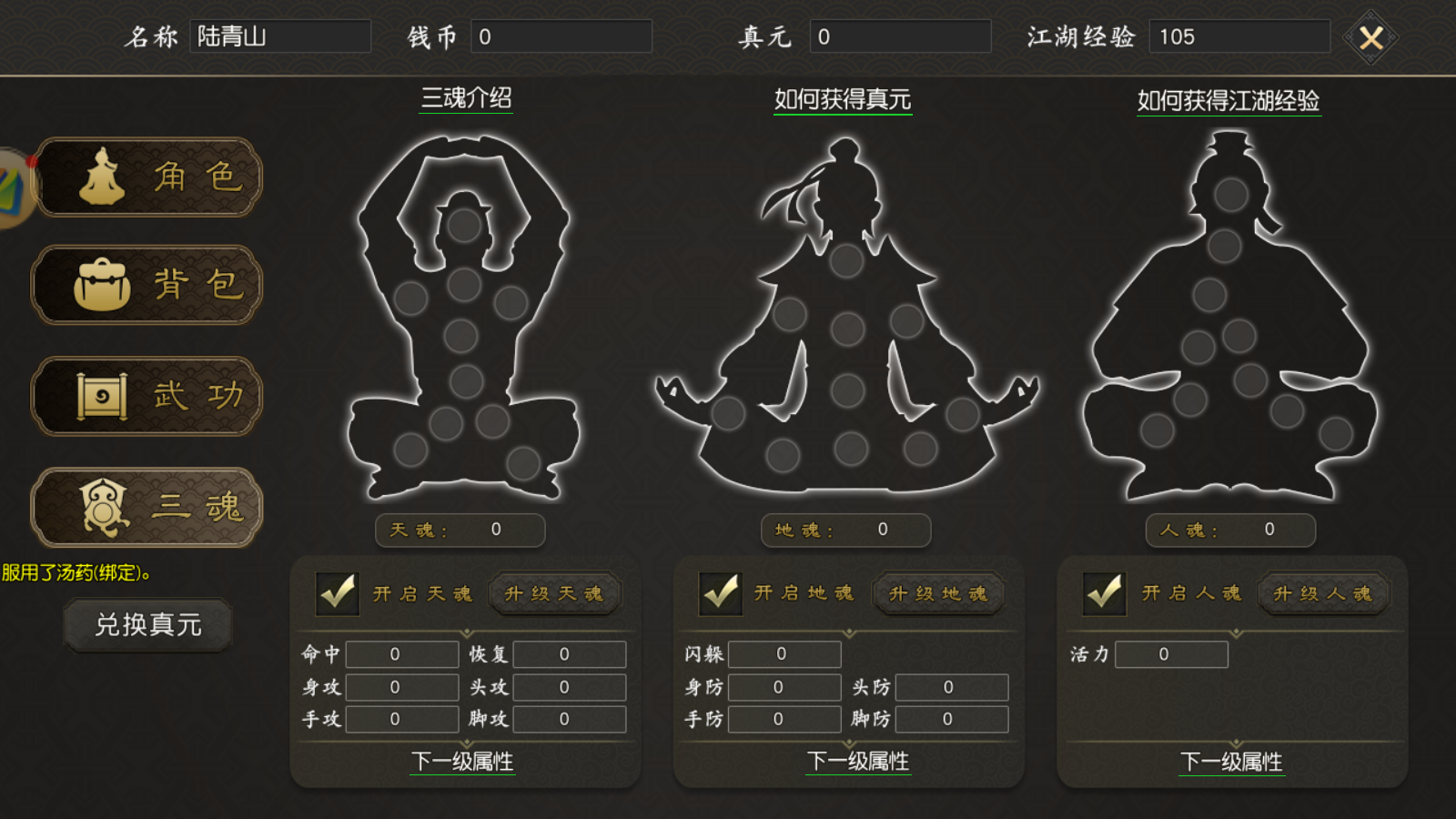Click the 升级地魂 upgrade button
The width and height of the screenshot is (1456, 819).
(938, 593)
